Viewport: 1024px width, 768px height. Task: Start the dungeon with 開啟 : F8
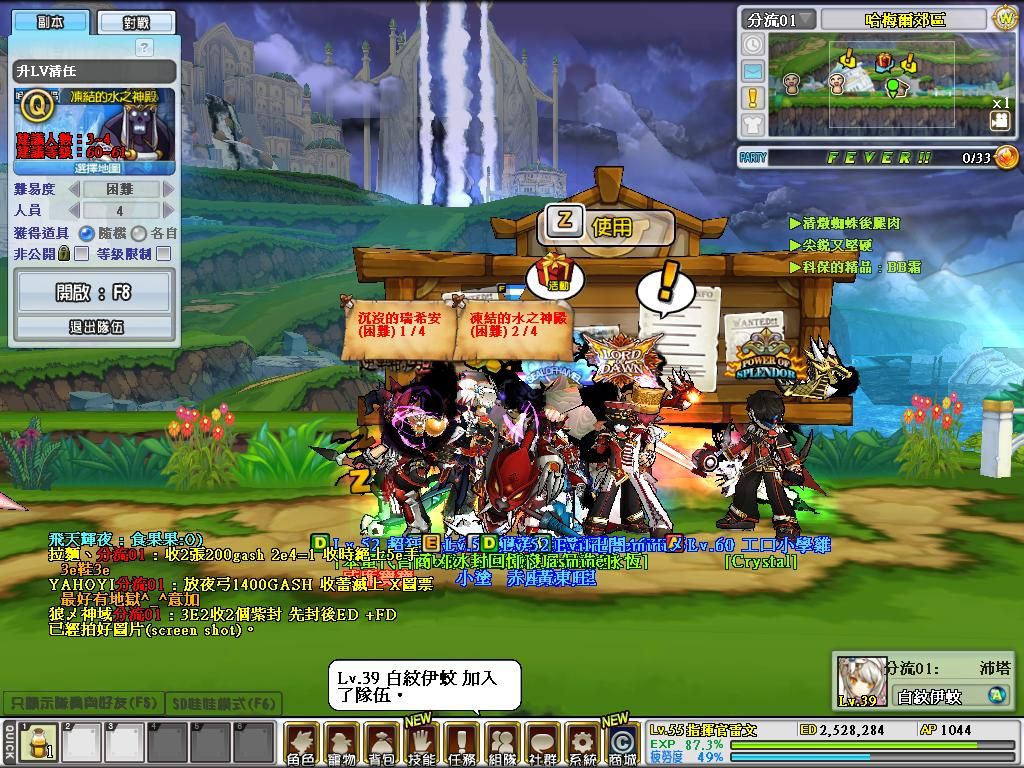tap(94, 292)
